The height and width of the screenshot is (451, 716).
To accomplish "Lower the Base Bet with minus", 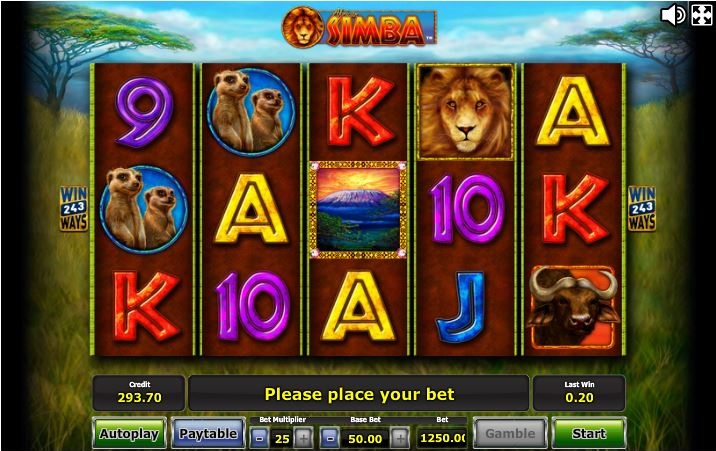I will coord(330,438).
